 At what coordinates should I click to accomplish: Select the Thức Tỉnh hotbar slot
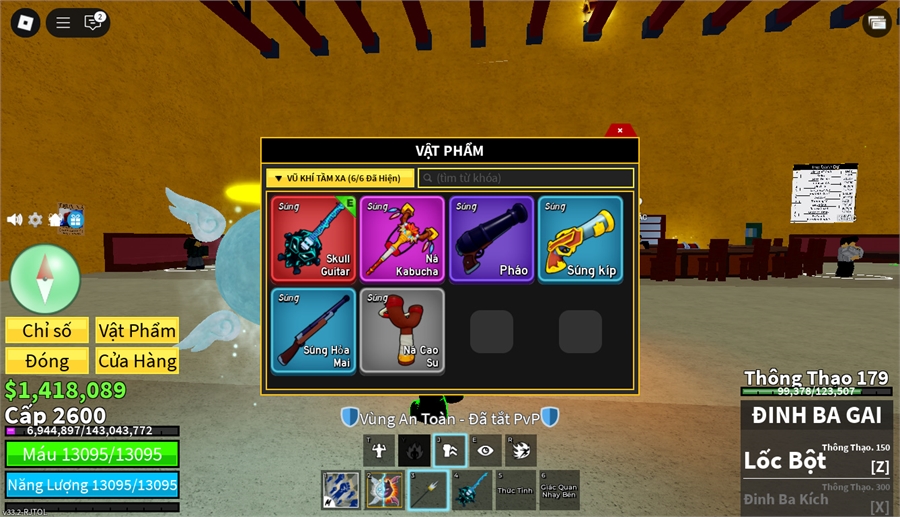coord(516,490)
